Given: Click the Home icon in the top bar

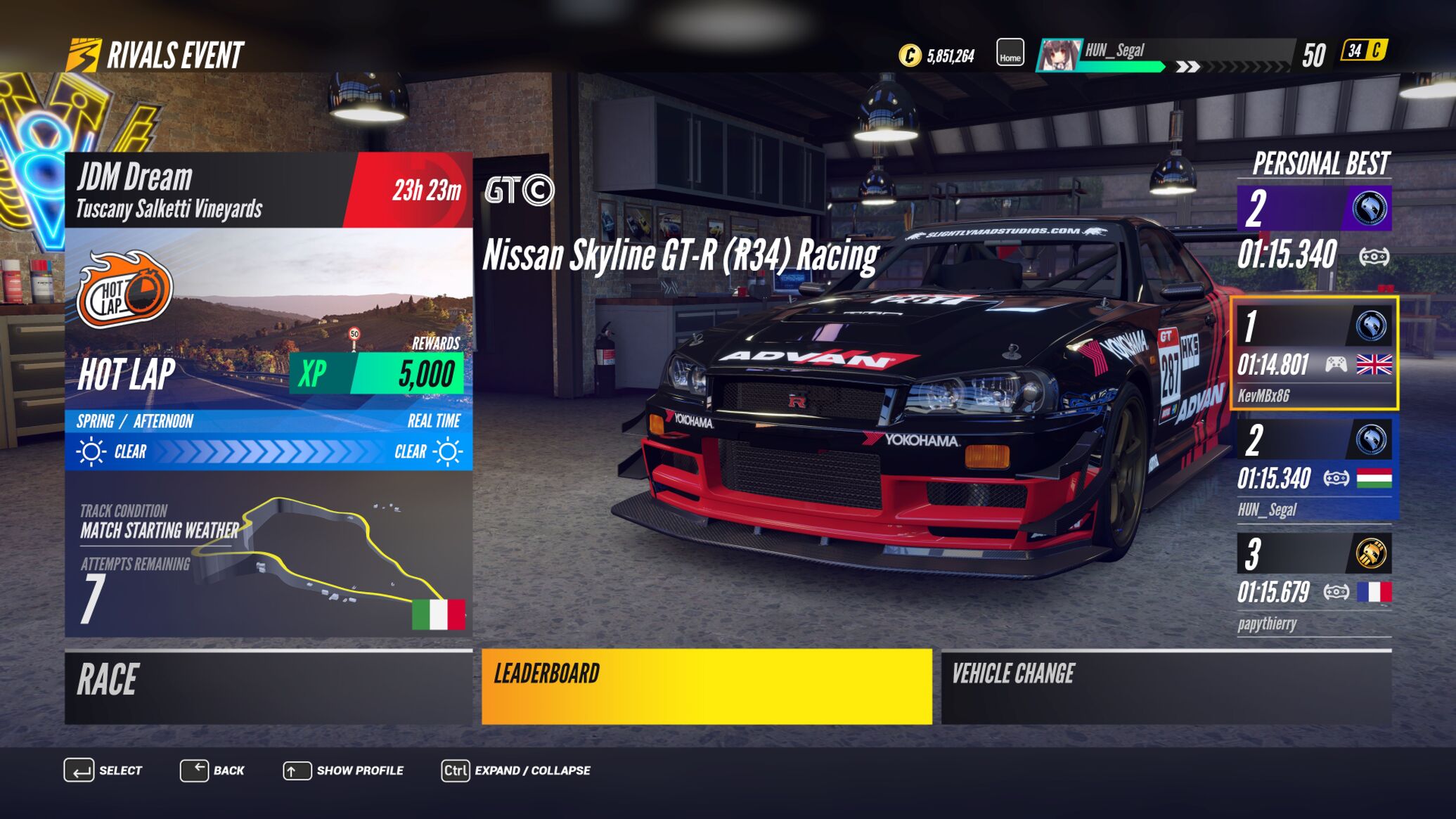Looking at the screenshot, I should point(1010,53).
